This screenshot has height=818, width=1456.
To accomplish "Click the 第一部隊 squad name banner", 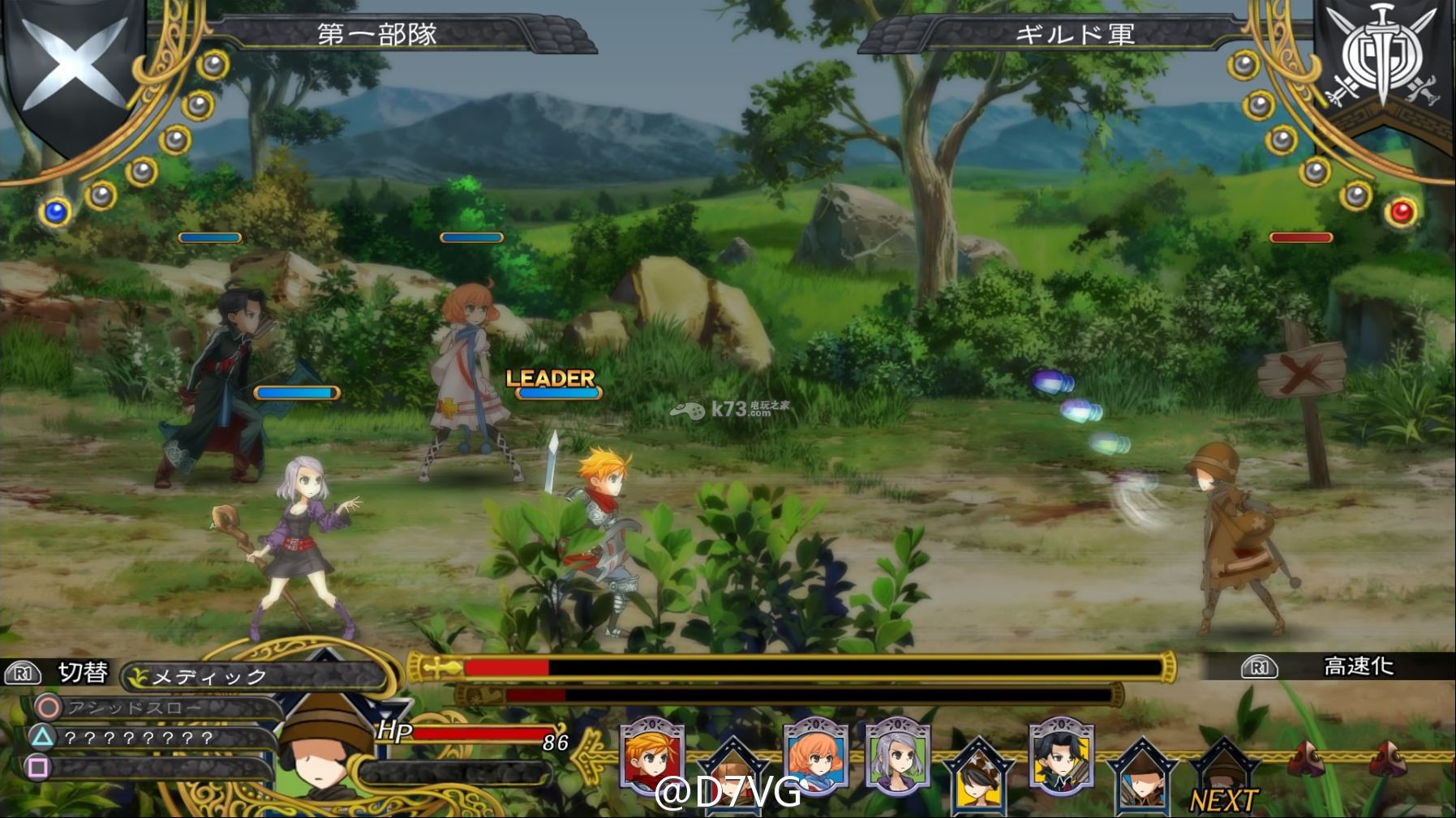I will tap(377, 34).
